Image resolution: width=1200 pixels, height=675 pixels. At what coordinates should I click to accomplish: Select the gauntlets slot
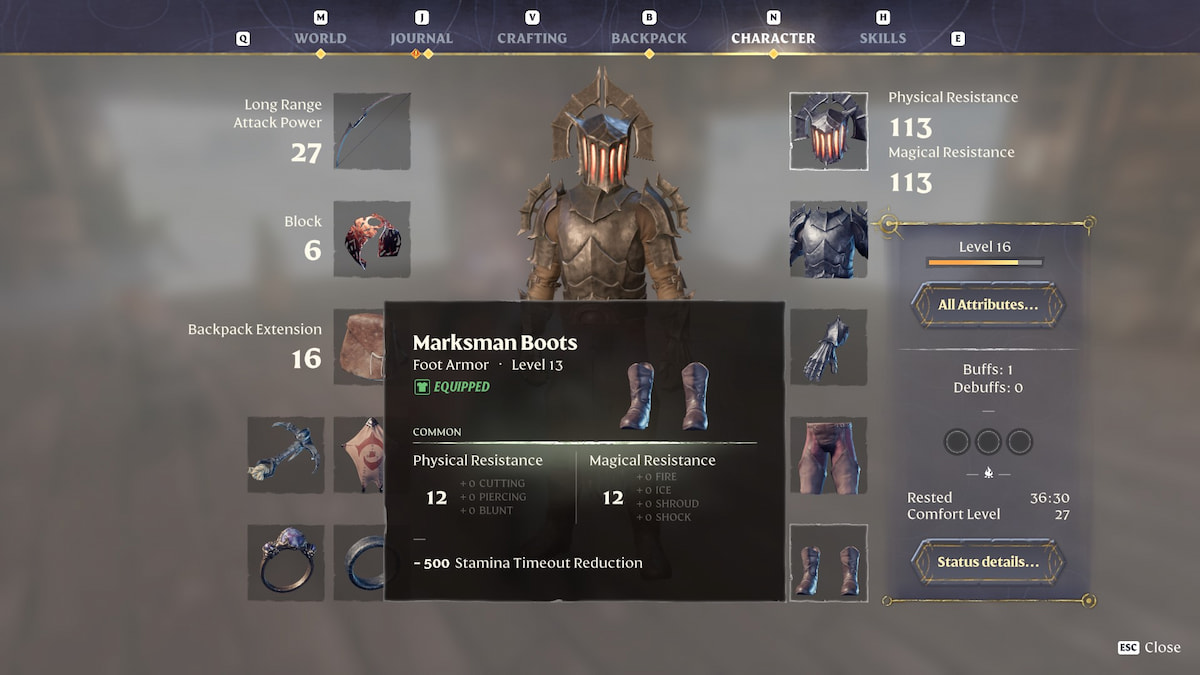tap(828, 347)
